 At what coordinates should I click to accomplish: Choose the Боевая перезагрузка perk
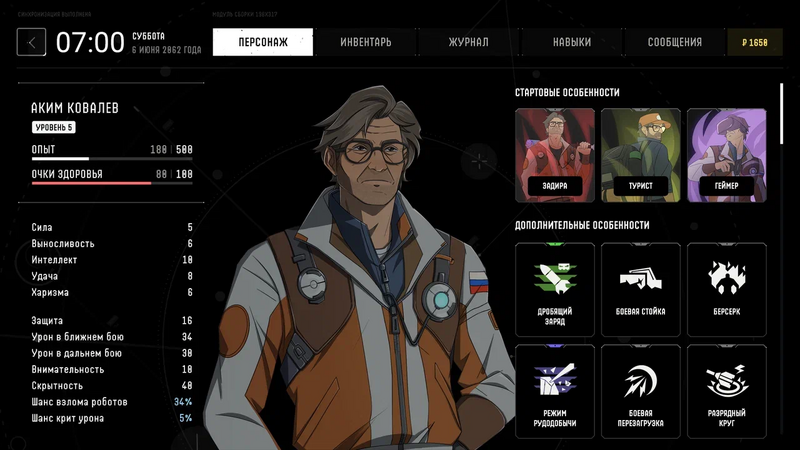pos(640,392)
